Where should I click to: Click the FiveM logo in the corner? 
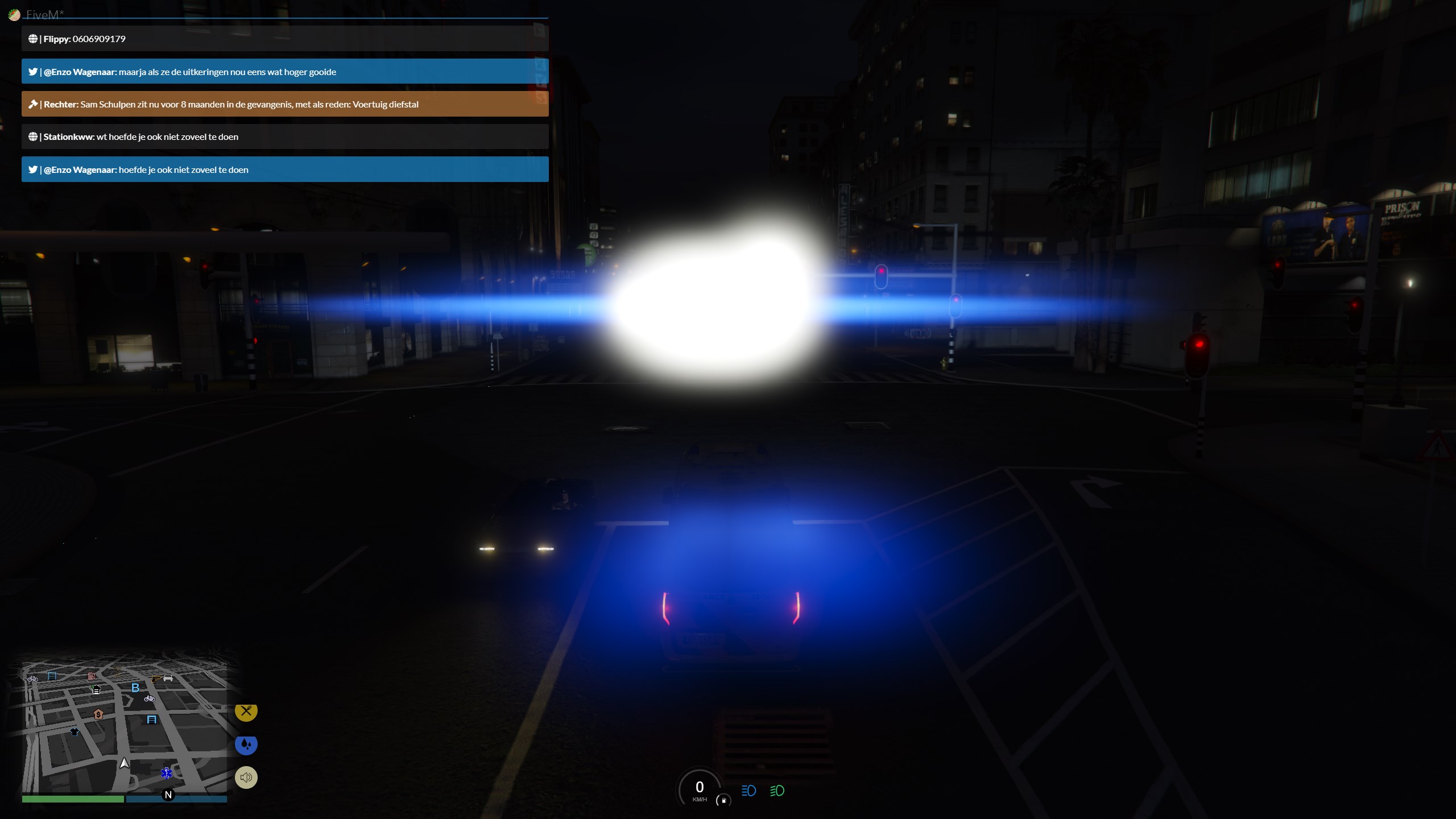[14, 15]
